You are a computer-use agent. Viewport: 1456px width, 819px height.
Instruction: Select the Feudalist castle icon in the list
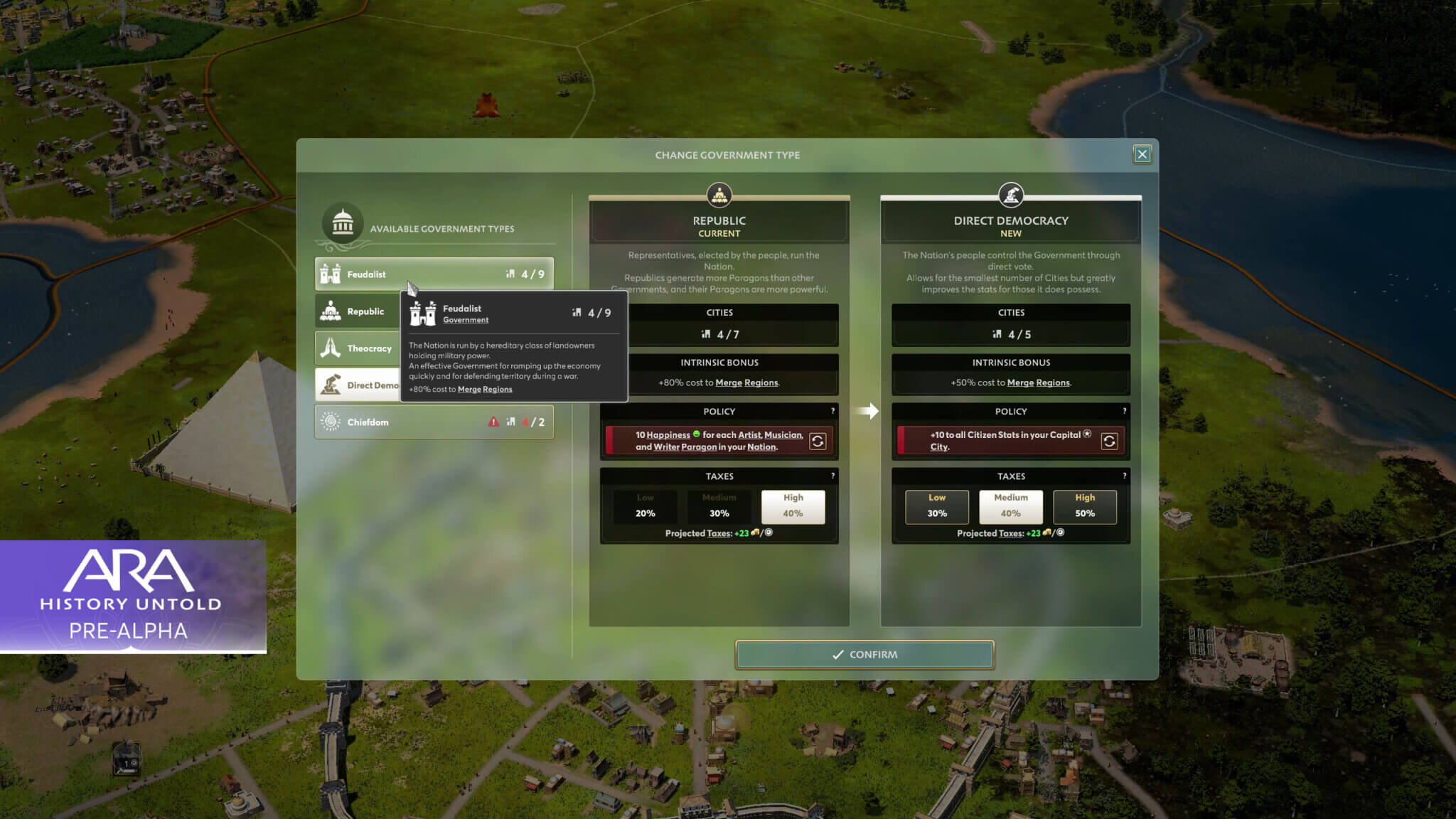[329, 274]
